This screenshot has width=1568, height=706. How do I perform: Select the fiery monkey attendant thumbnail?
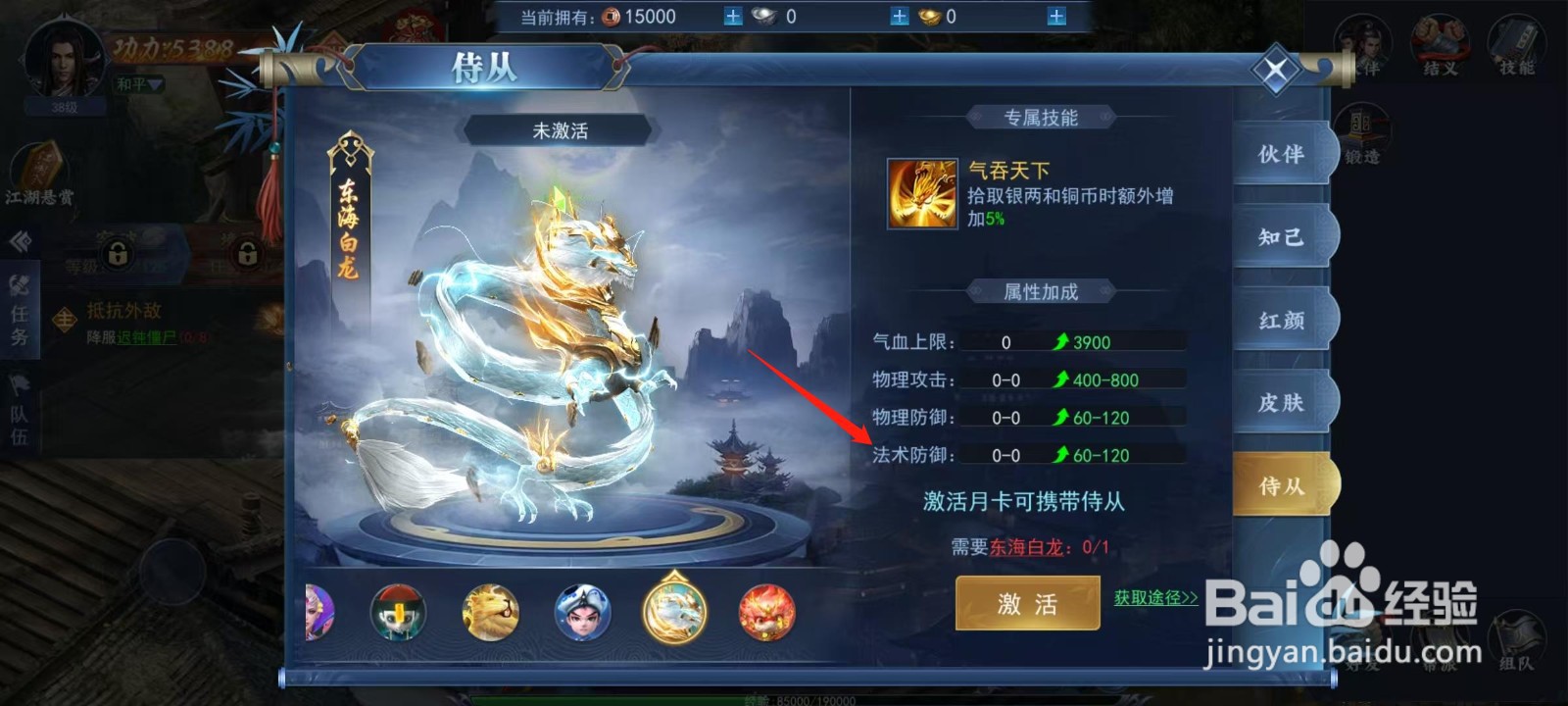[766, 611]
